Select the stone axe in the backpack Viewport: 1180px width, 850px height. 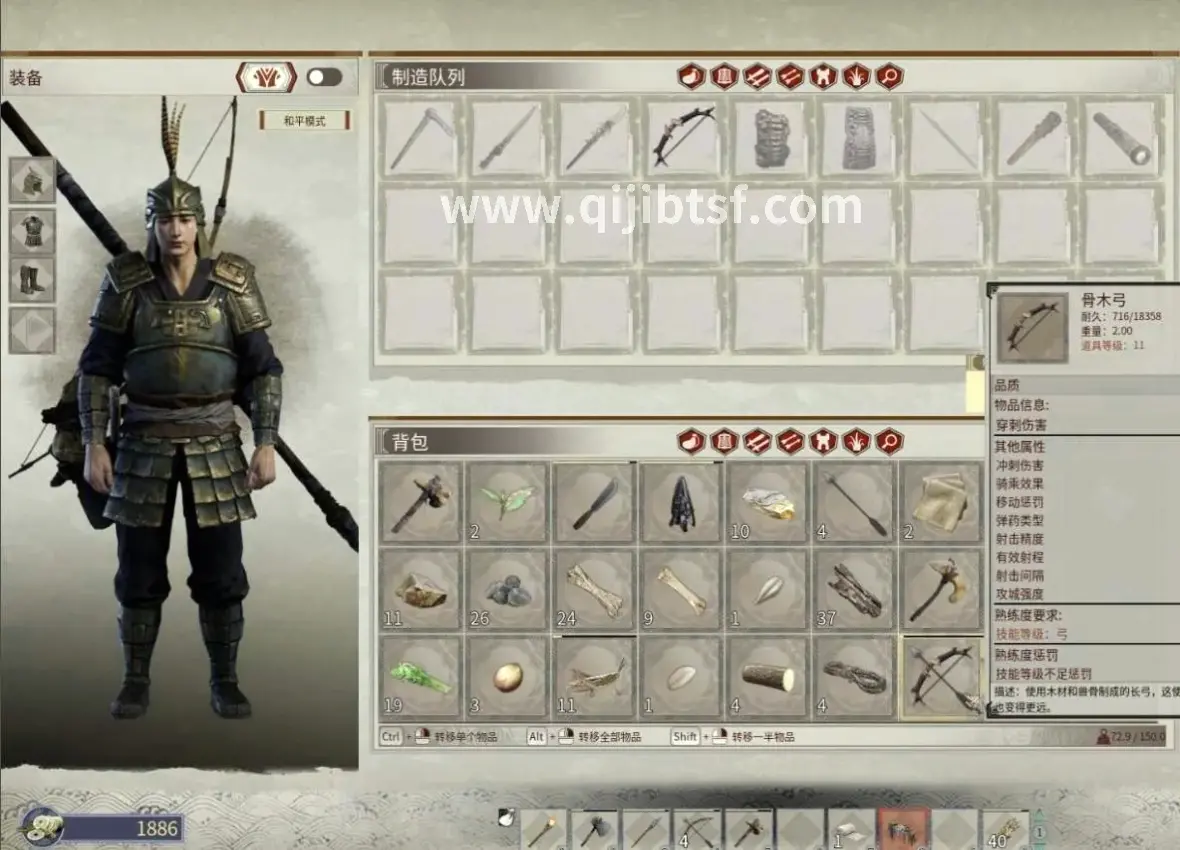click(x=420, y=502)
